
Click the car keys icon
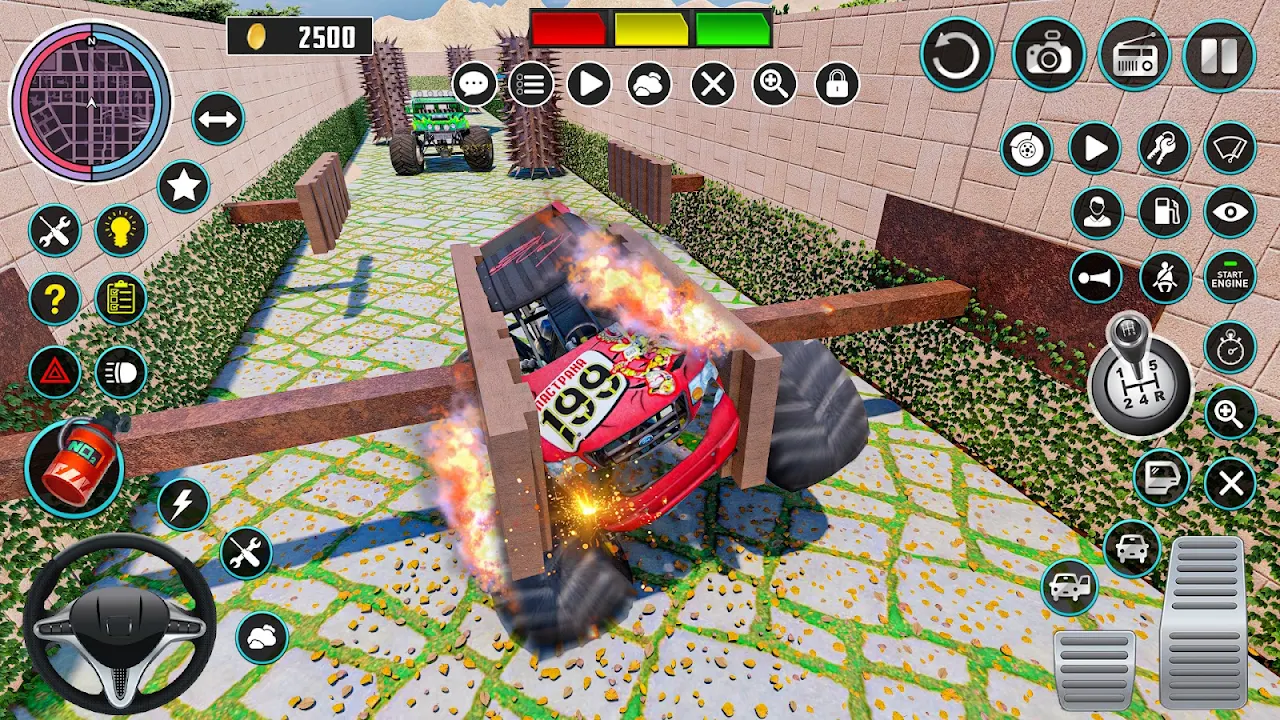coord(1164,149)
